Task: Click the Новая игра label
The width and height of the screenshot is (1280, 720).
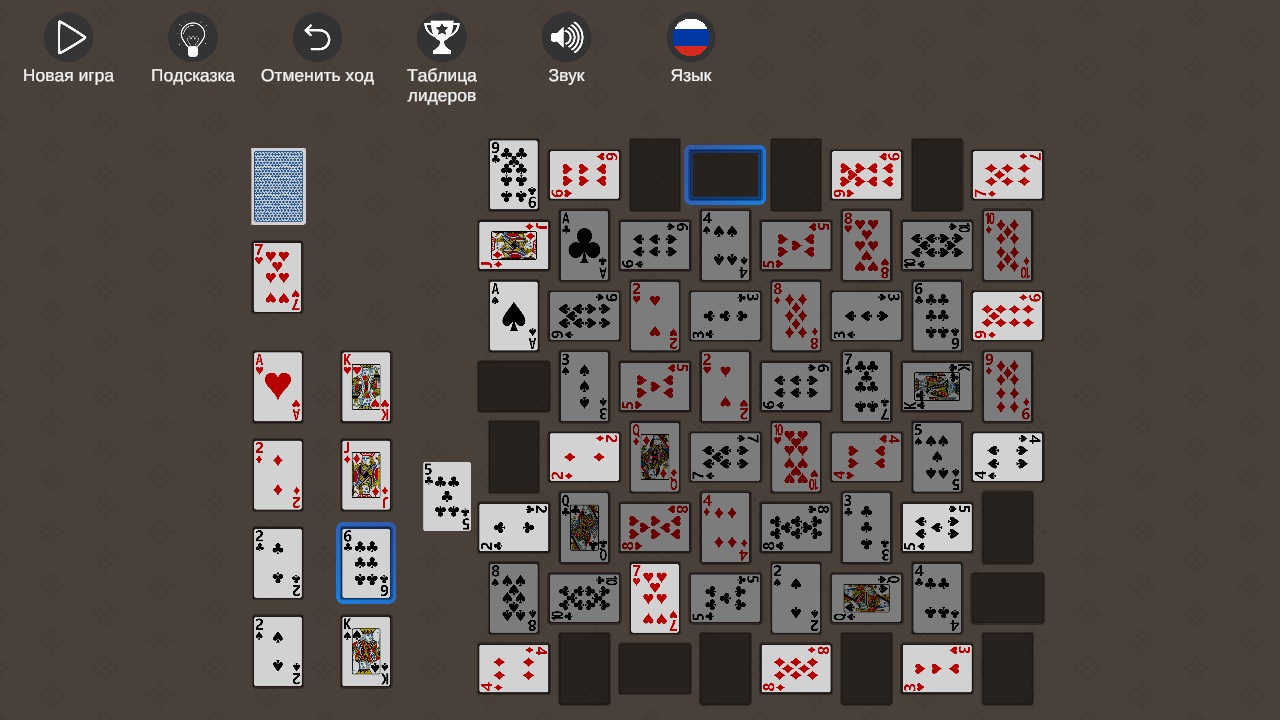Action: (68, 74)
